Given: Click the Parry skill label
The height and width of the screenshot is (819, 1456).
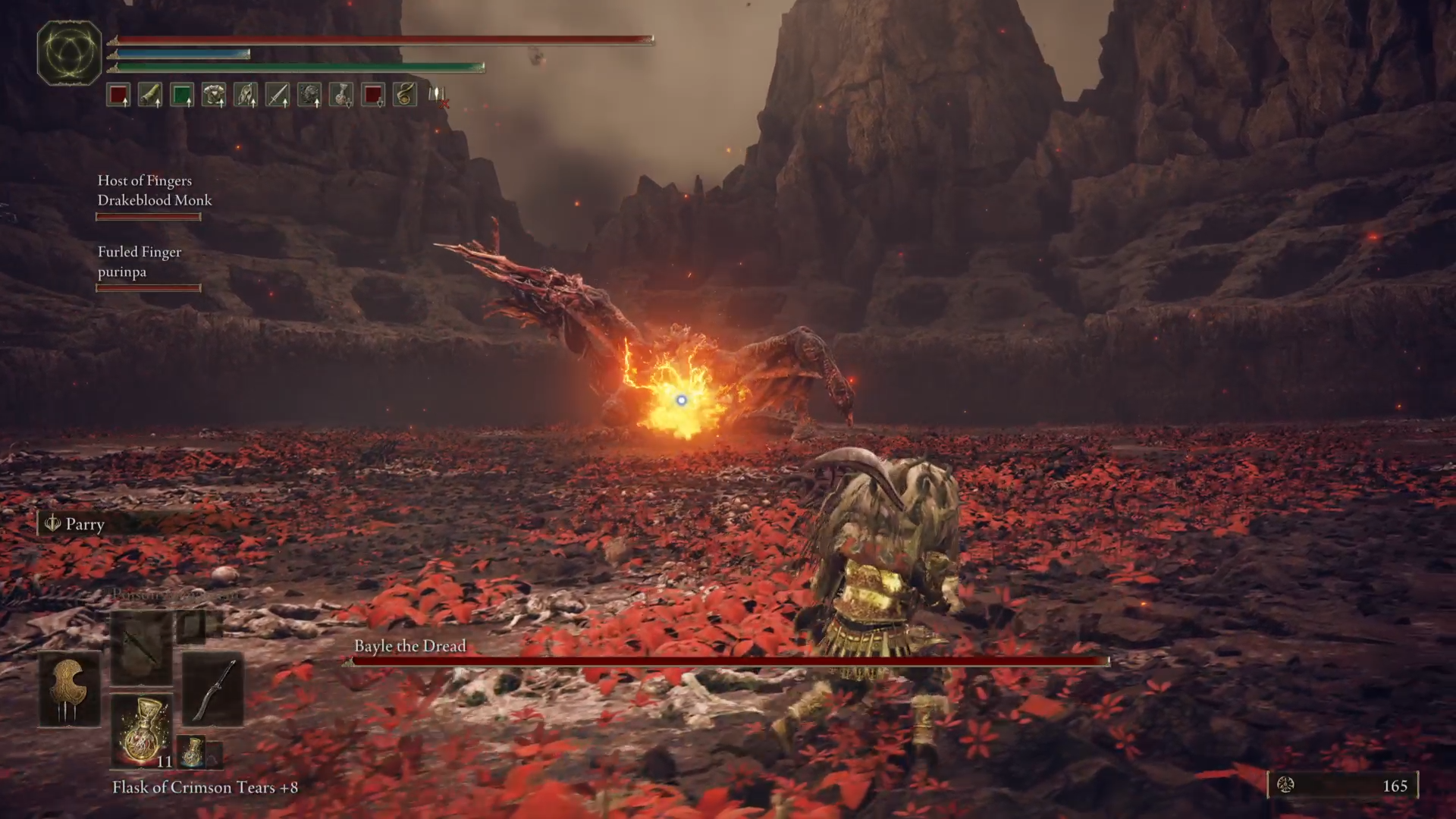Looking at the screenshot, I should coord(84,524).
